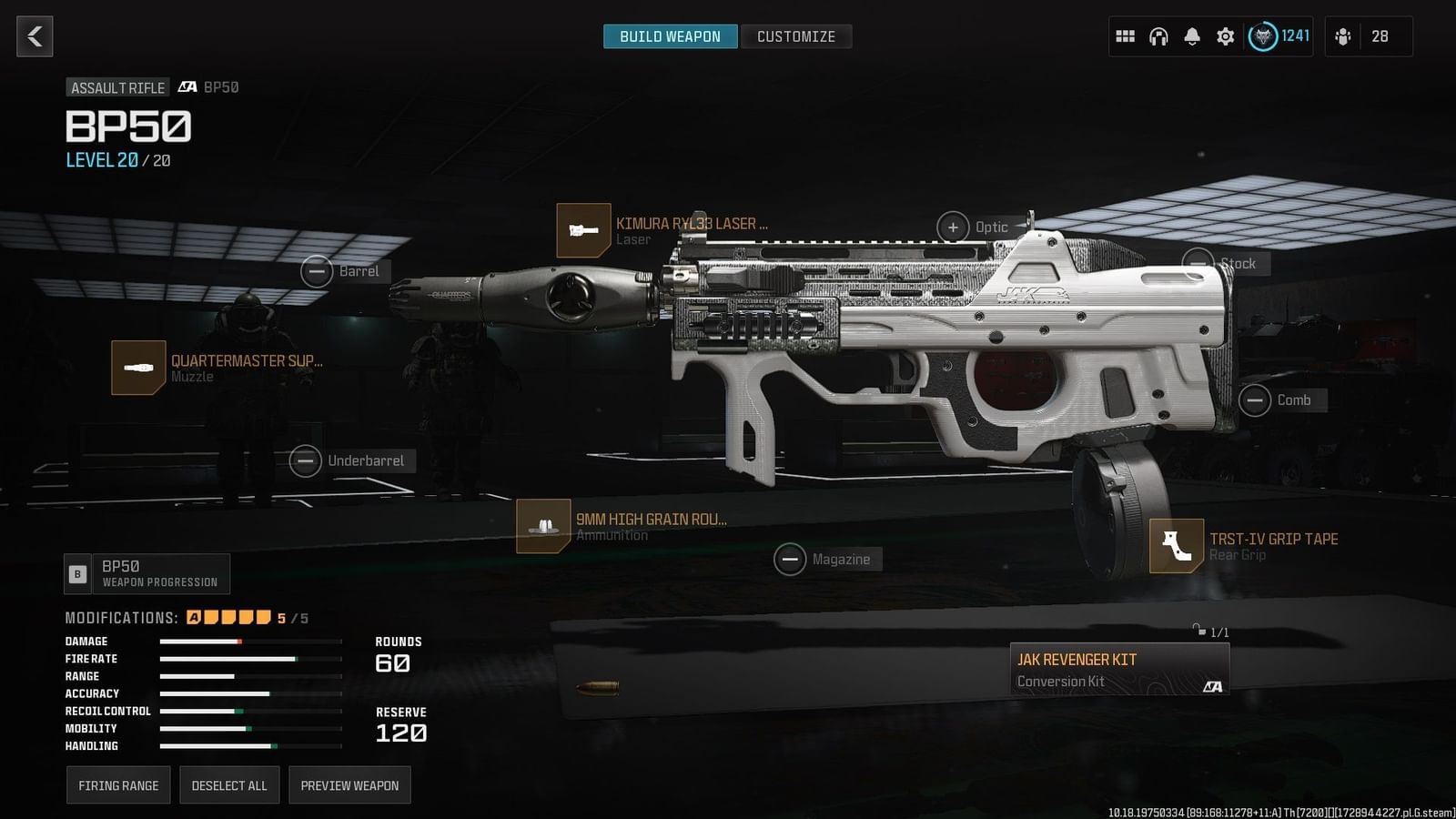Add an Optic using the plus toggle
This screenshot has width=1456, height=819.
[x=953, y=227]
